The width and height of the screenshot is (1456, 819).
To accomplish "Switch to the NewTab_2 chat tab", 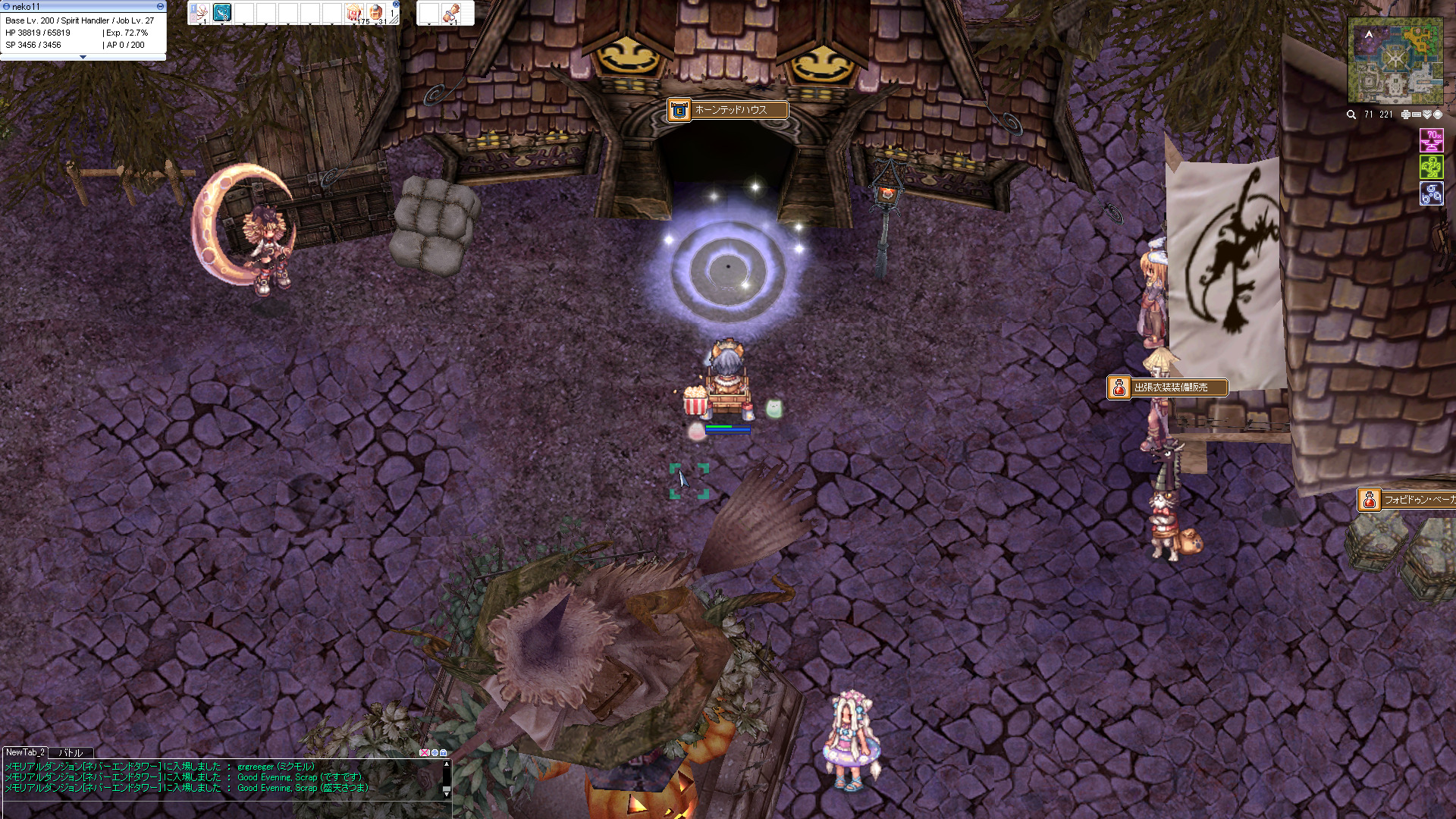I will point(25,752).
